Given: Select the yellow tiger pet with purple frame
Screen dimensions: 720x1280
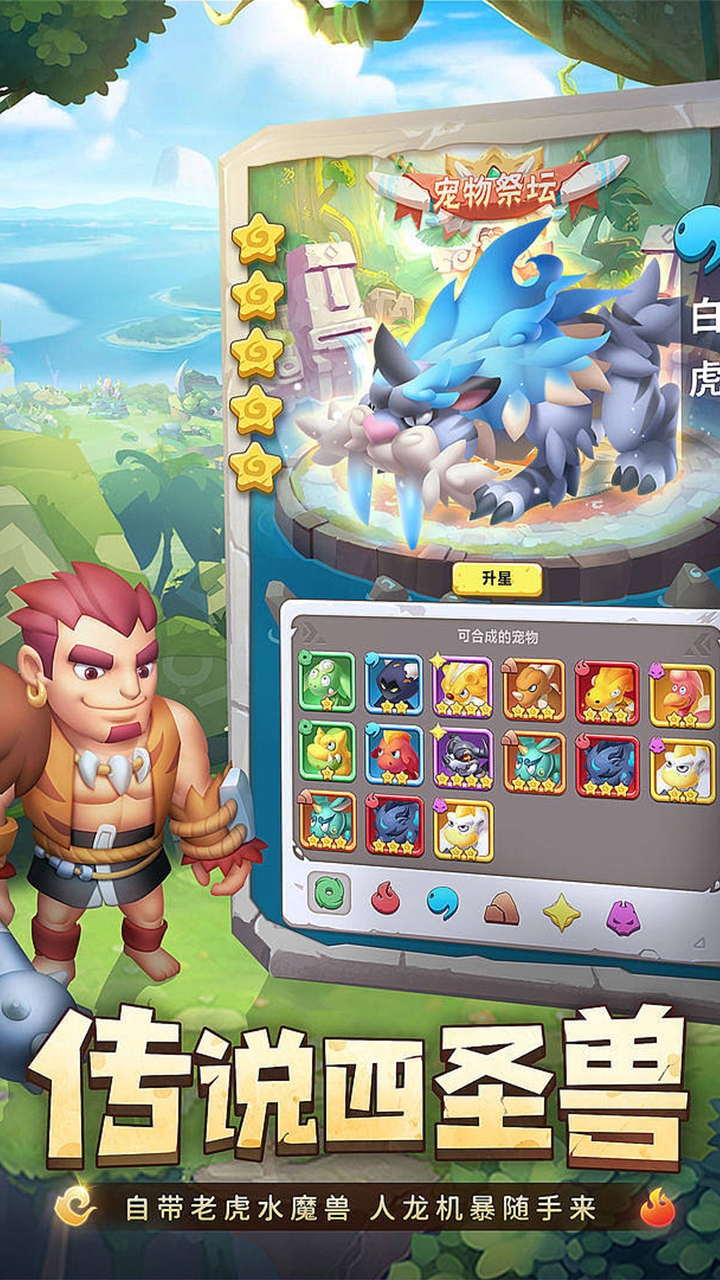Looking at the screenshot, I should [x=463, y=687].
